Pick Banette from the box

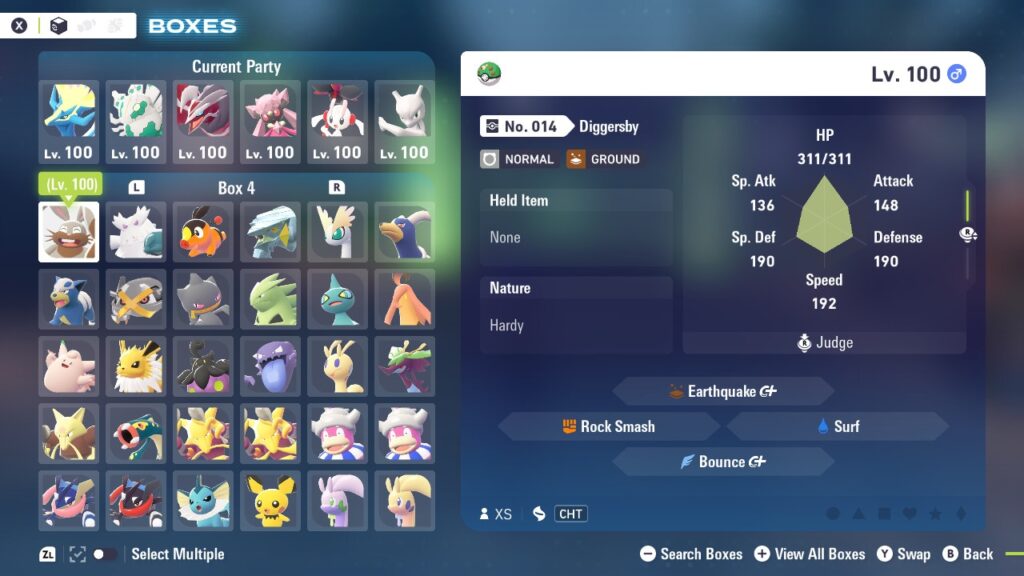coord(203,299)
